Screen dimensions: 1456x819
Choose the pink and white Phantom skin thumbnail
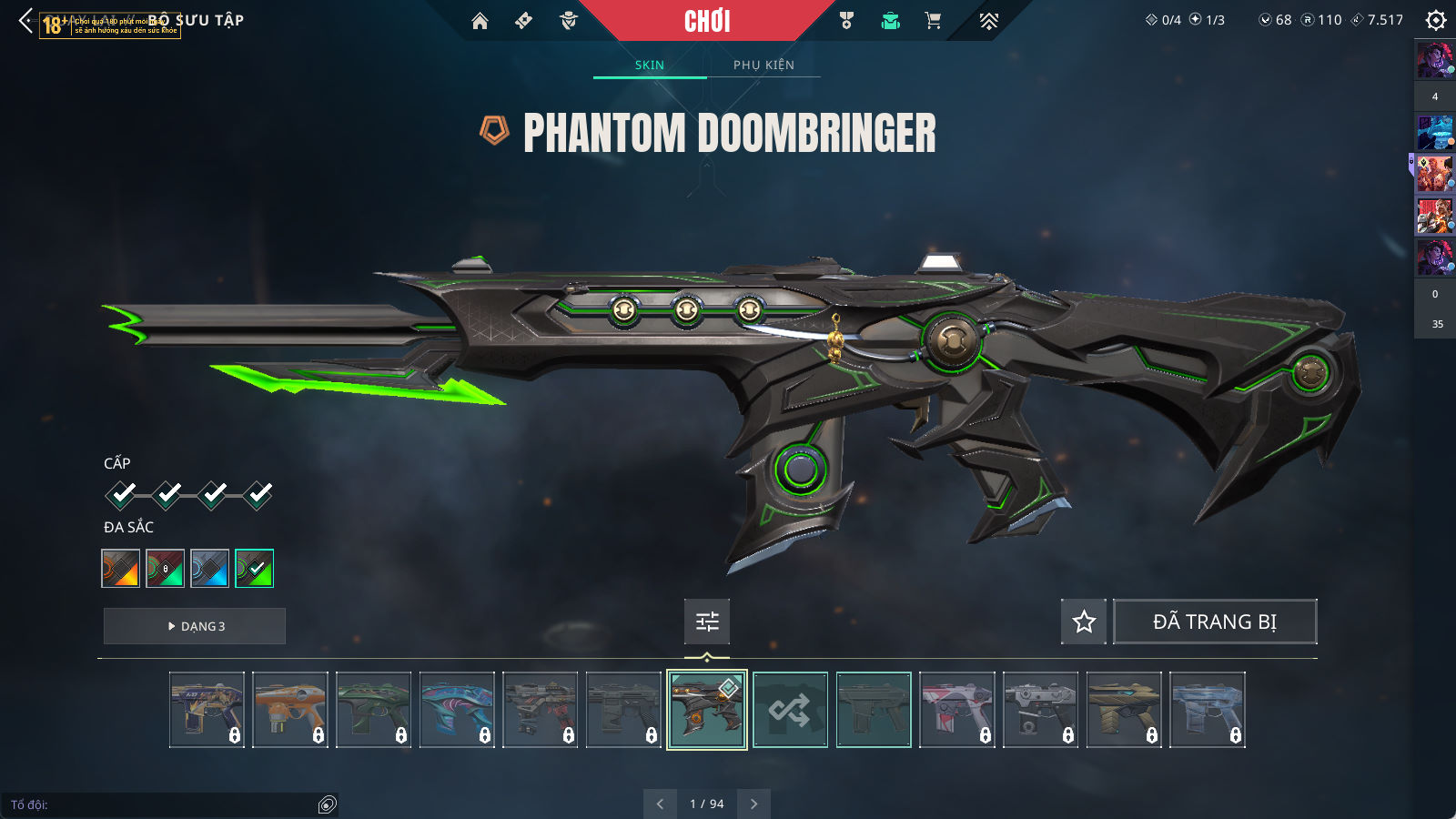point(957,710)
